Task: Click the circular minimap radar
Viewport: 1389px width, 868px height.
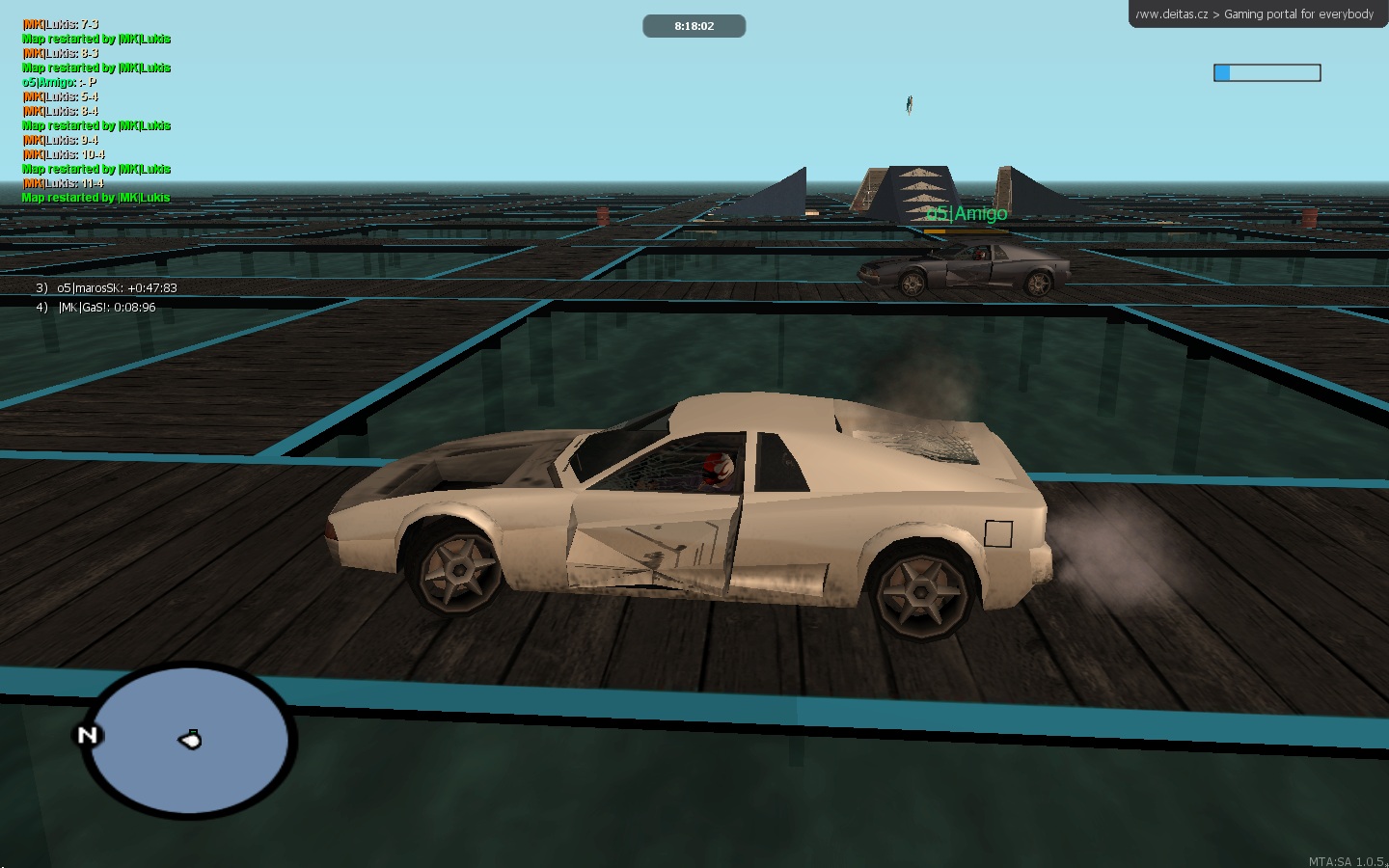Action: pyautogui.click(x=188, y=741)
